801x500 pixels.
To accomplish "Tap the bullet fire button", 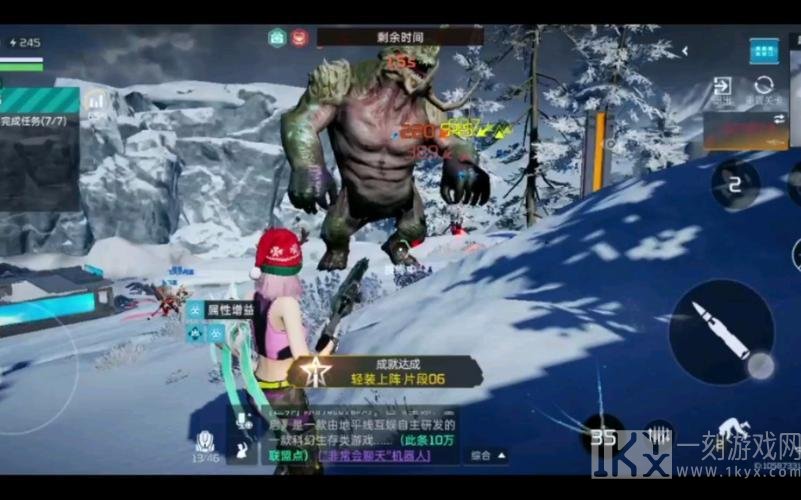I will 721,331.
